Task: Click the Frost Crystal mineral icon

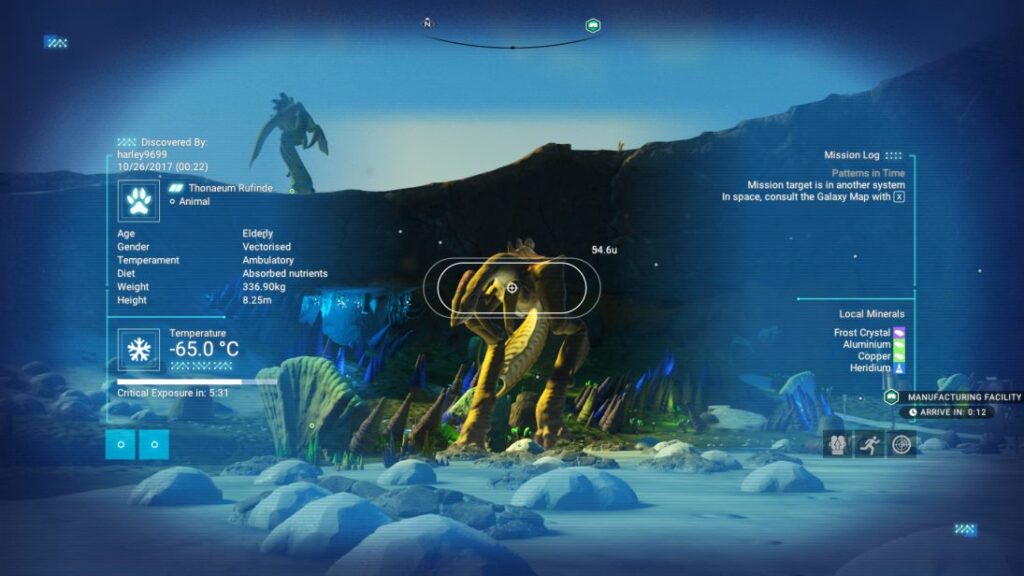Action: (899, 332)
